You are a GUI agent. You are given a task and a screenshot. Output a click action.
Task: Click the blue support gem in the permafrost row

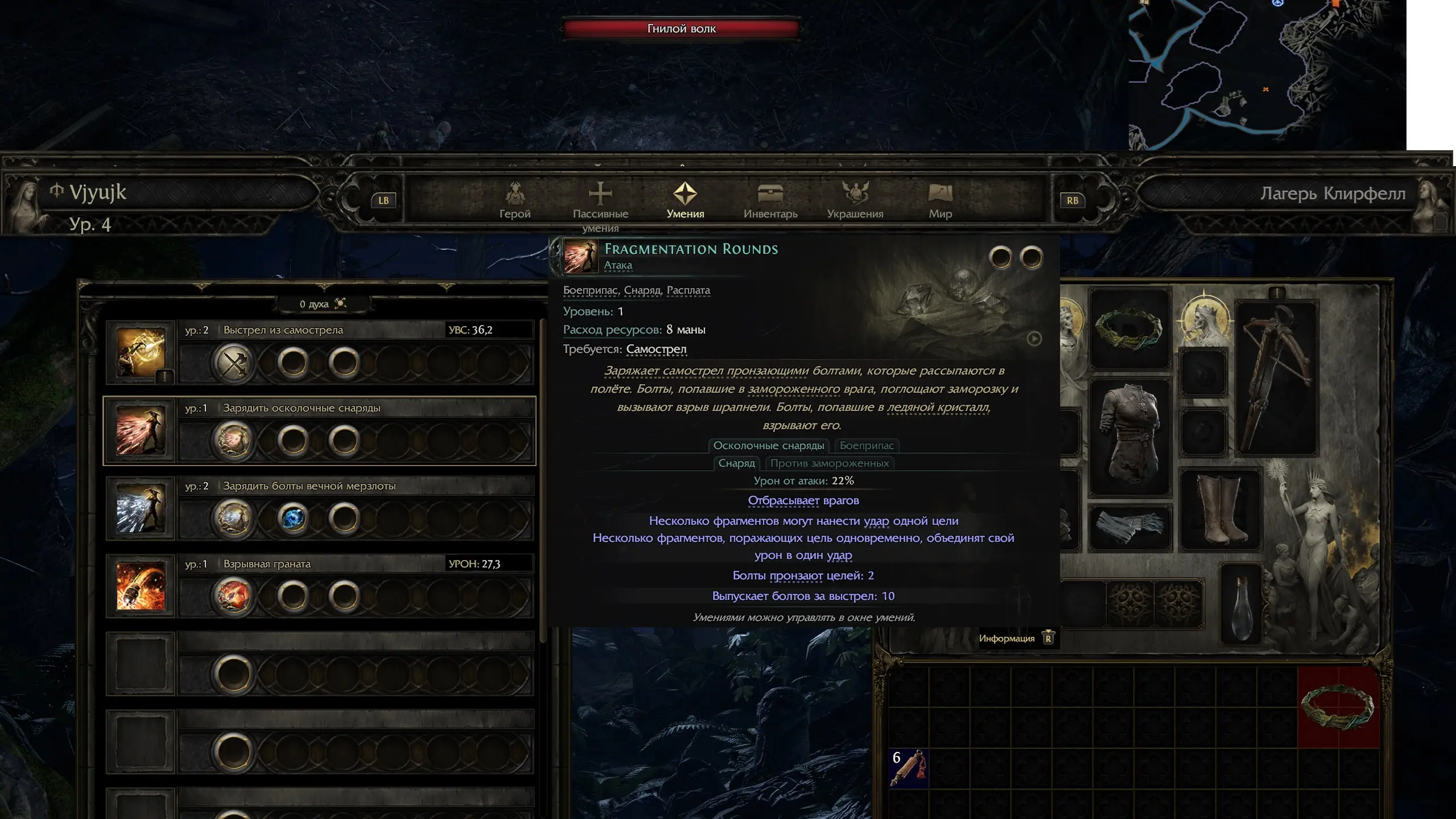tap(293, 518)
